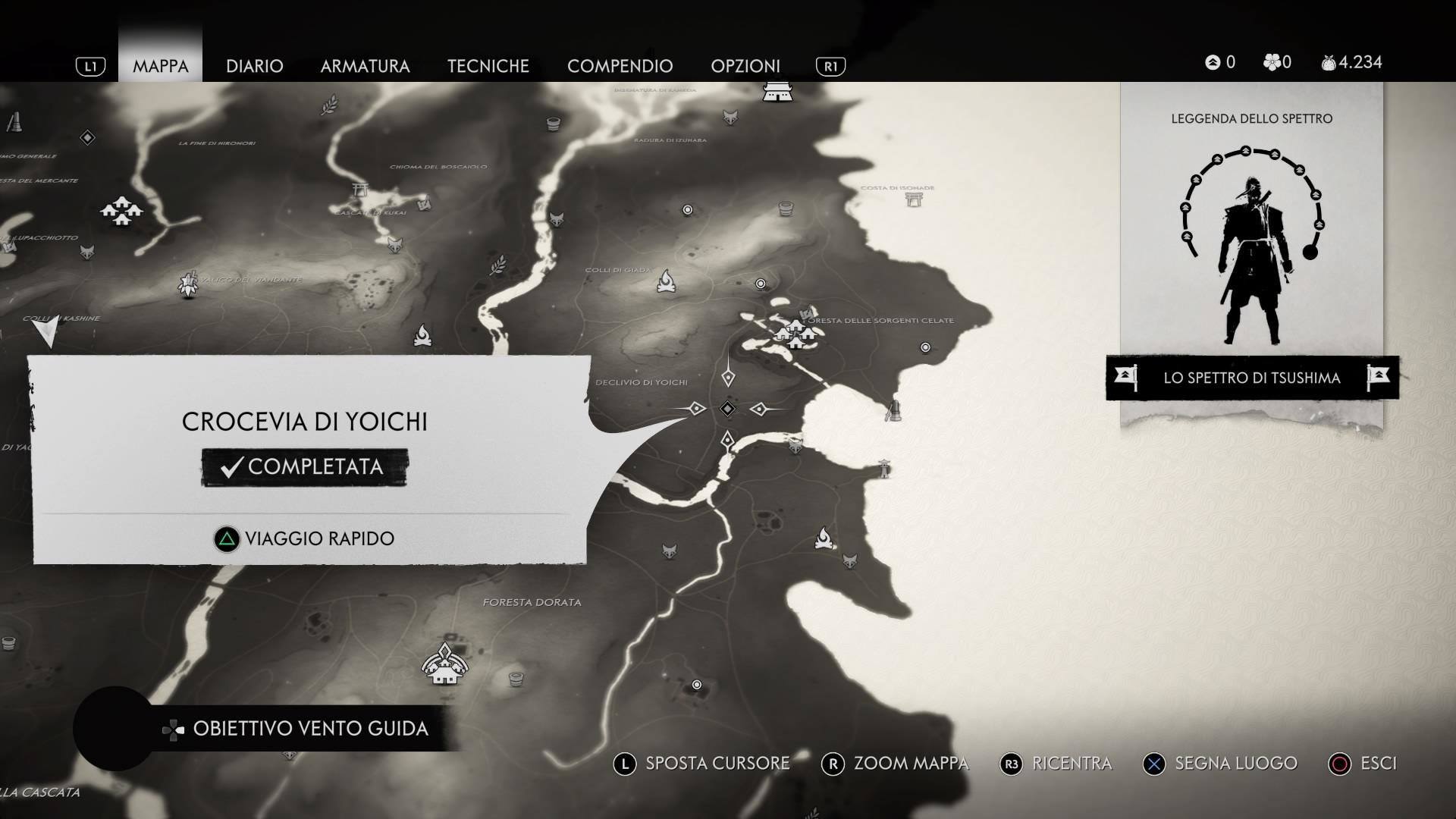The width and height of the screenshot is (1456, 819).
Task: Select the bonfire marker near Colli di Giada
Action: pos(667,281)
